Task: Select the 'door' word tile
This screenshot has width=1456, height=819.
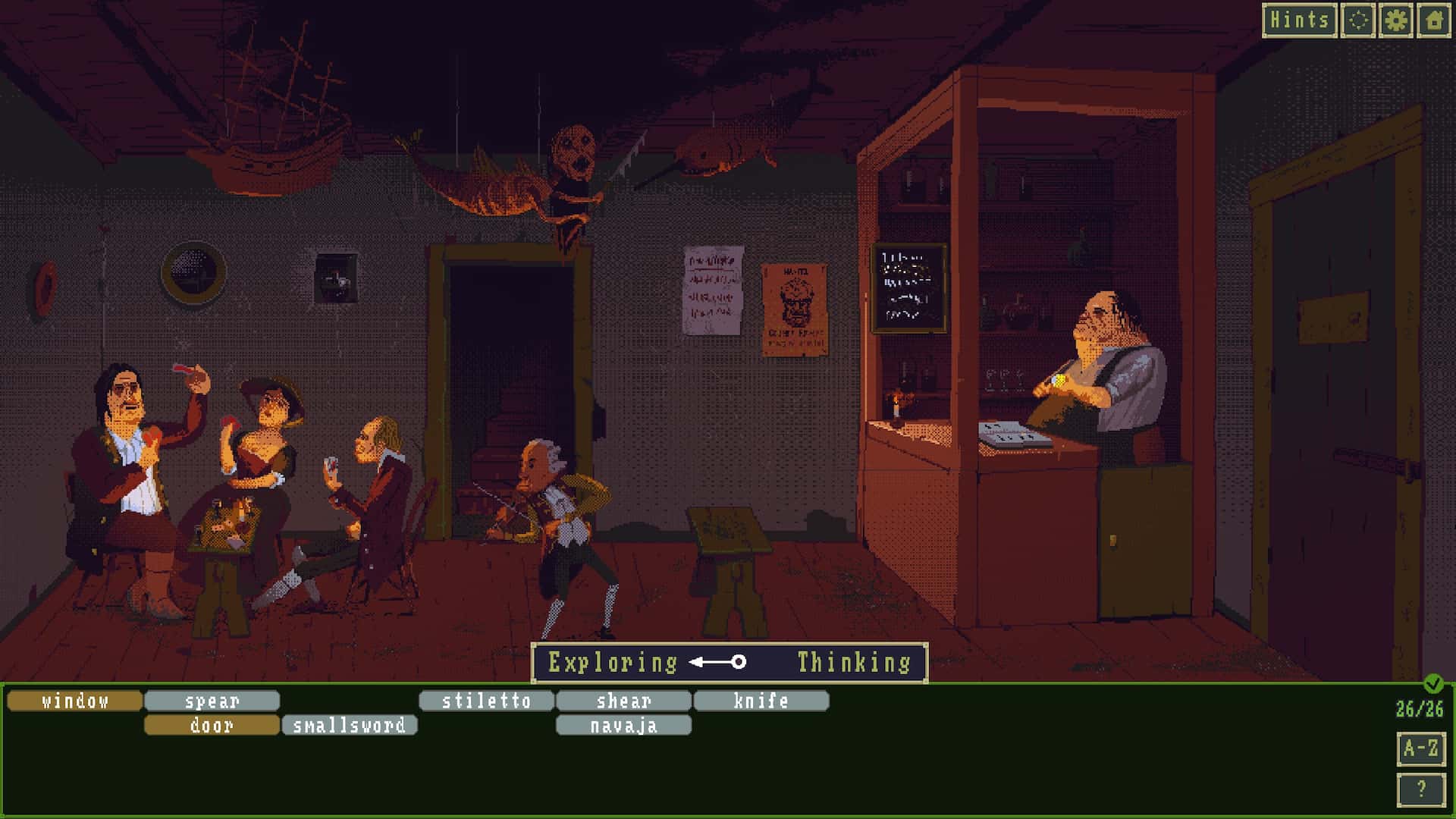Action: (212, 726)
